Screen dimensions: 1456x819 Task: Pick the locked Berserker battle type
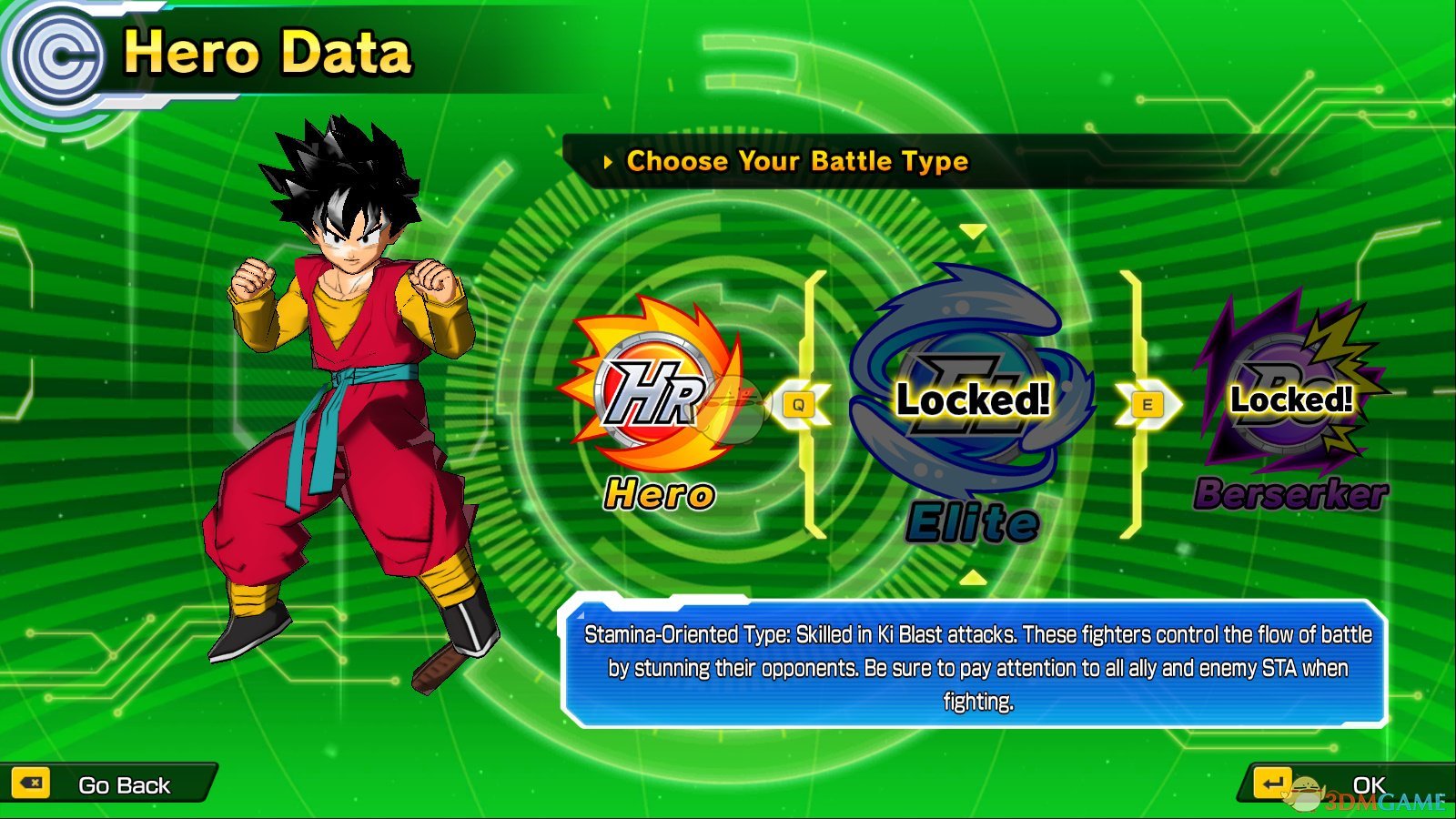[1290, 399]
